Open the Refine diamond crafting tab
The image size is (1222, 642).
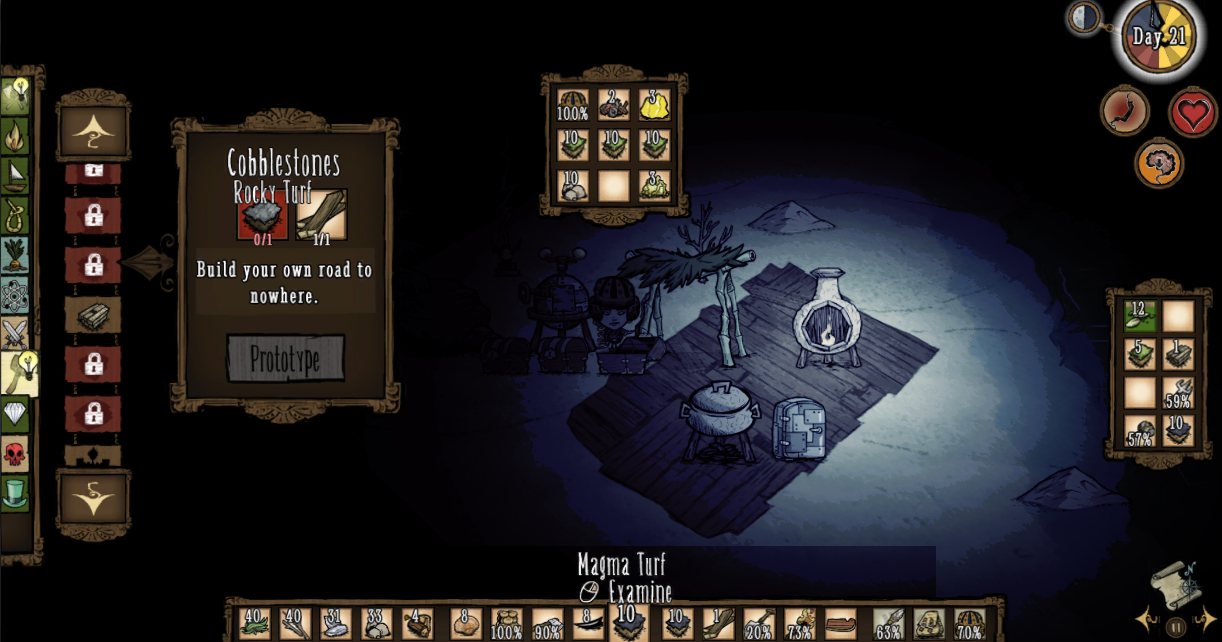[15, 413]
